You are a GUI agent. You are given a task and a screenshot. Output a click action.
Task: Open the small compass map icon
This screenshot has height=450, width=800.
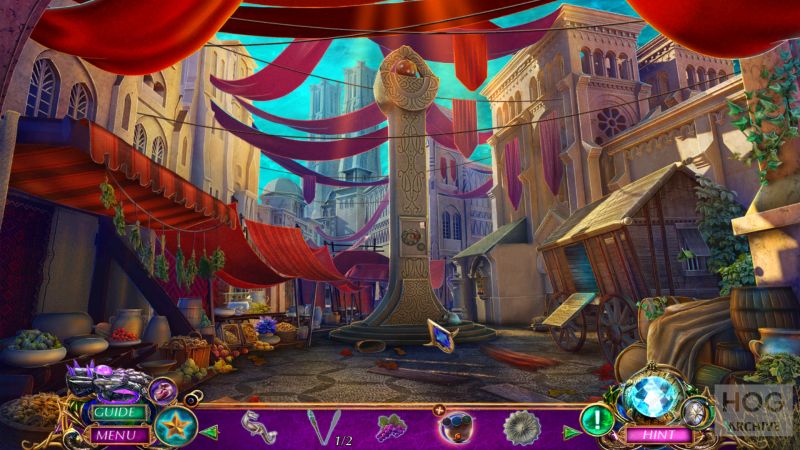pyautogui.click(x=696, y=410)
